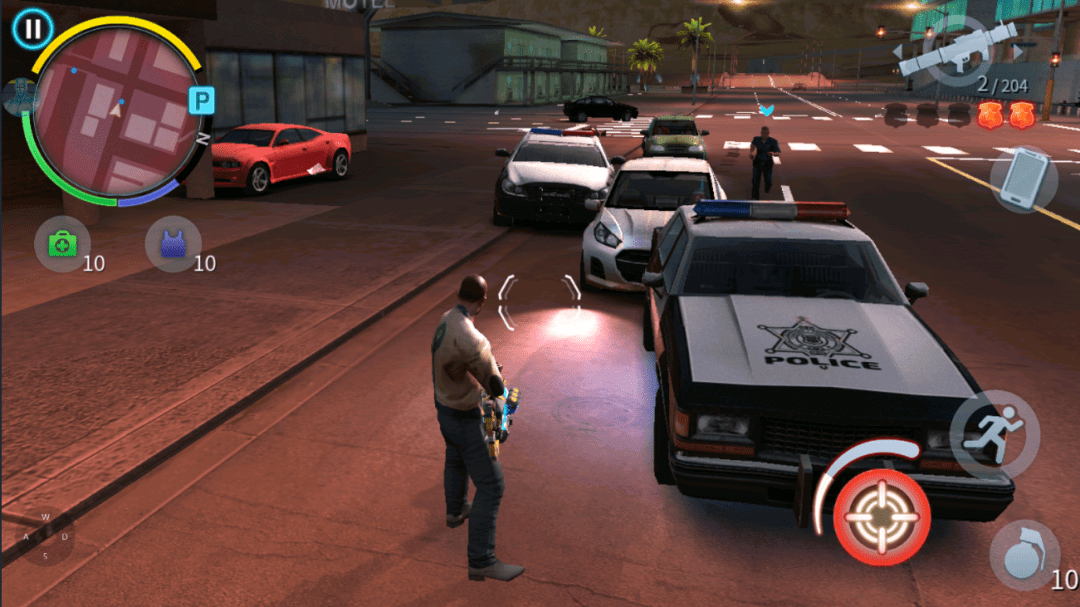Switch to the previous weapon with left arrow
The image size is (1080, 607).
pos(899,49)
